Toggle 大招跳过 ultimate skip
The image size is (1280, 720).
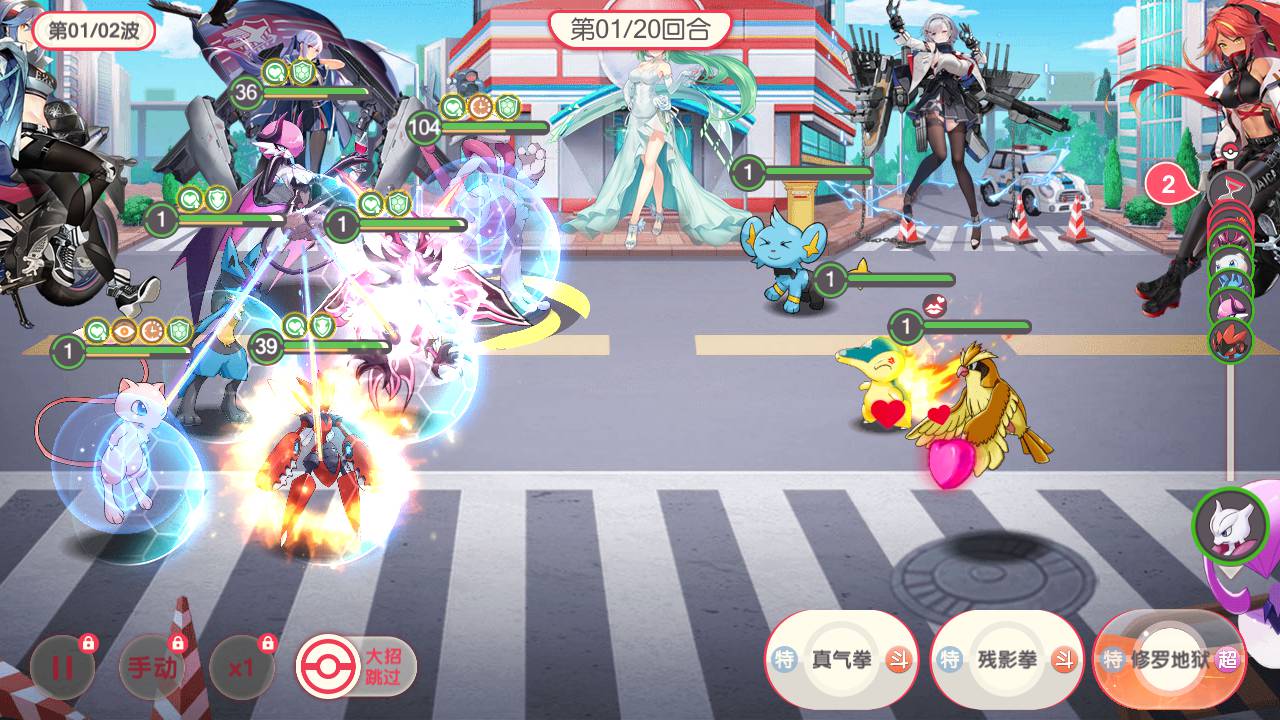pyautogui.click(x=356, y=665)
